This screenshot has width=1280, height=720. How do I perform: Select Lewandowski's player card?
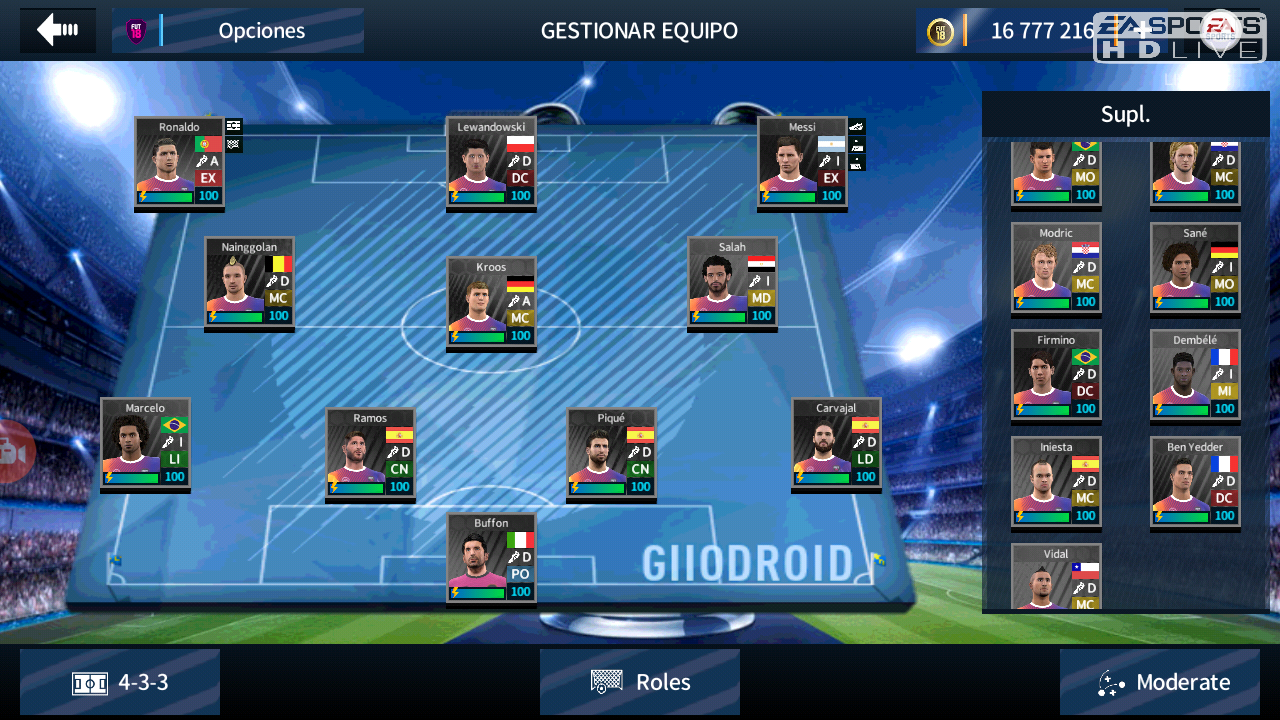491,162
